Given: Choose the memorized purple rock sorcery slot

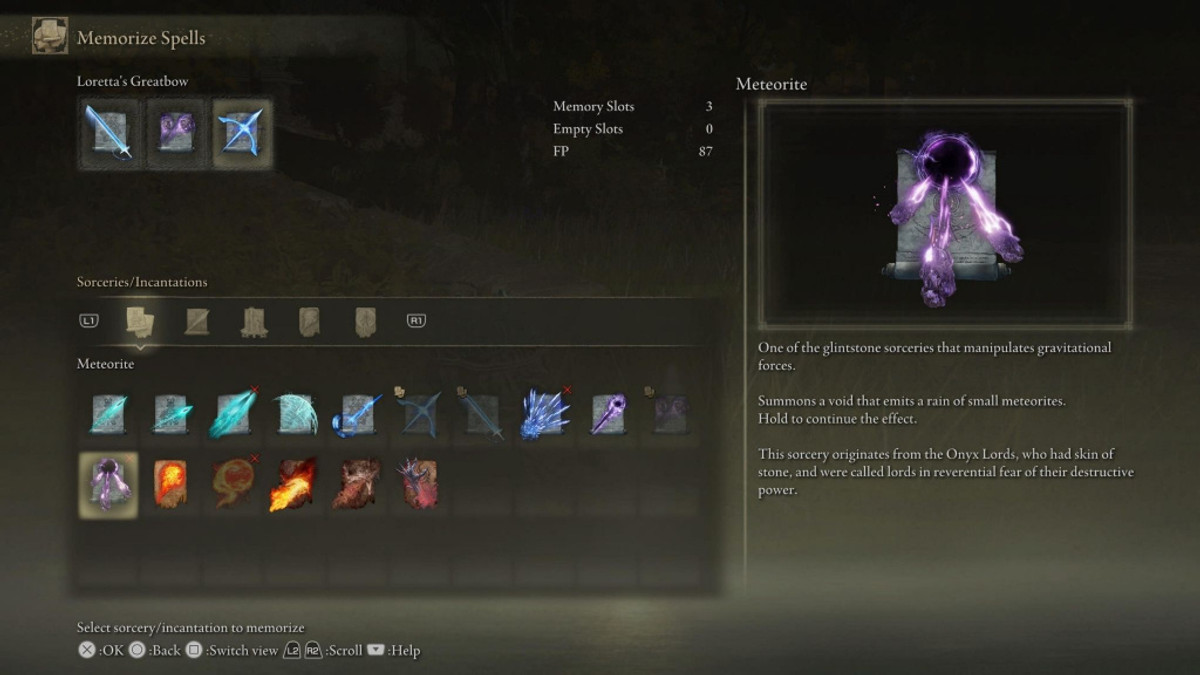Looking at the screenshot, I should [175, 132].
